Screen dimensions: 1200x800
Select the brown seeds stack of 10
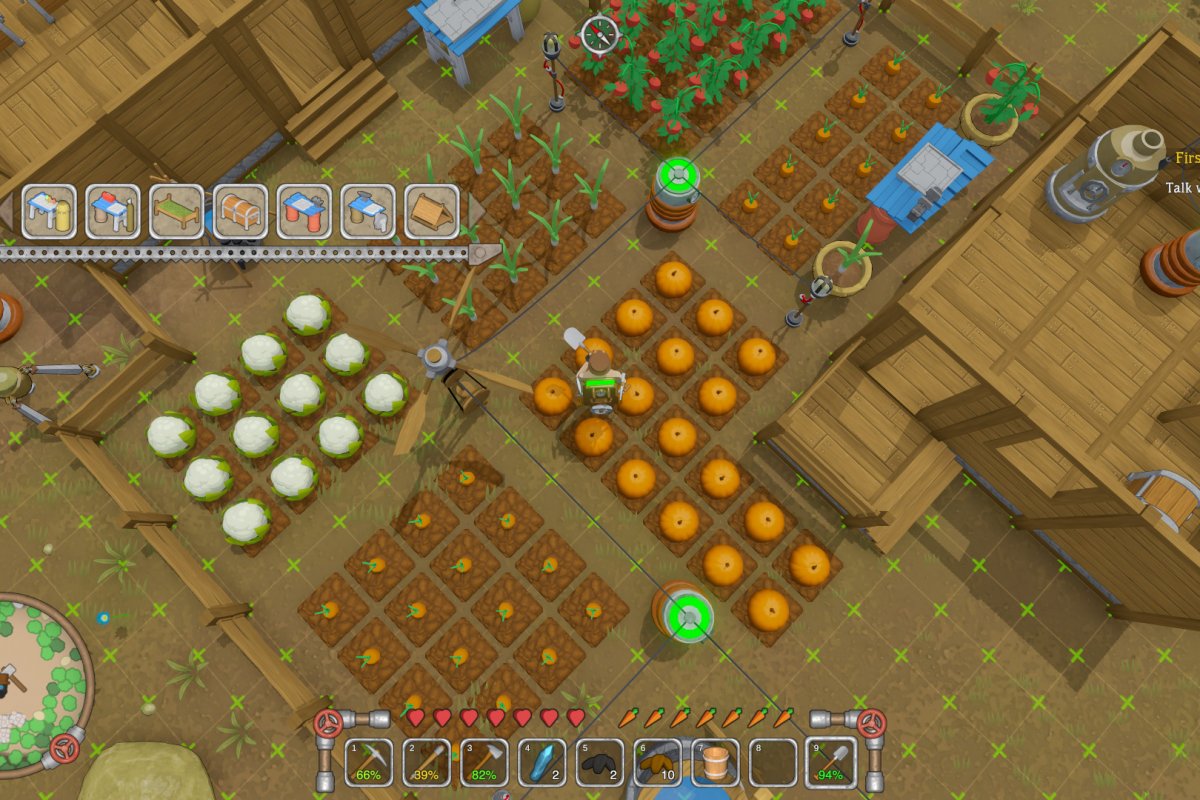658,762
